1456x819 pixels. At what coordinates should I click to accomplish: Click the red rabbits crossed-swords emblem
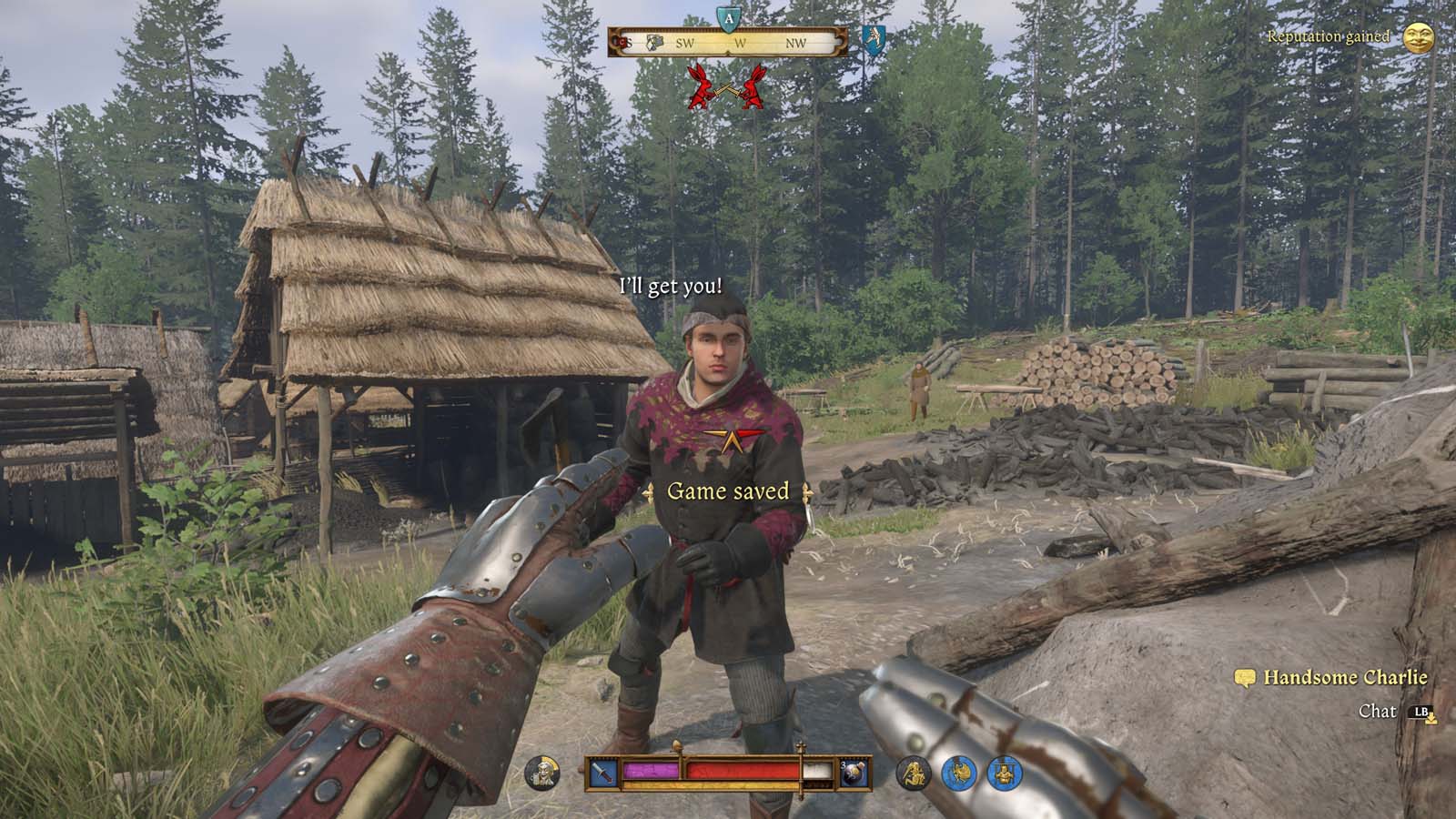[728, 89]
